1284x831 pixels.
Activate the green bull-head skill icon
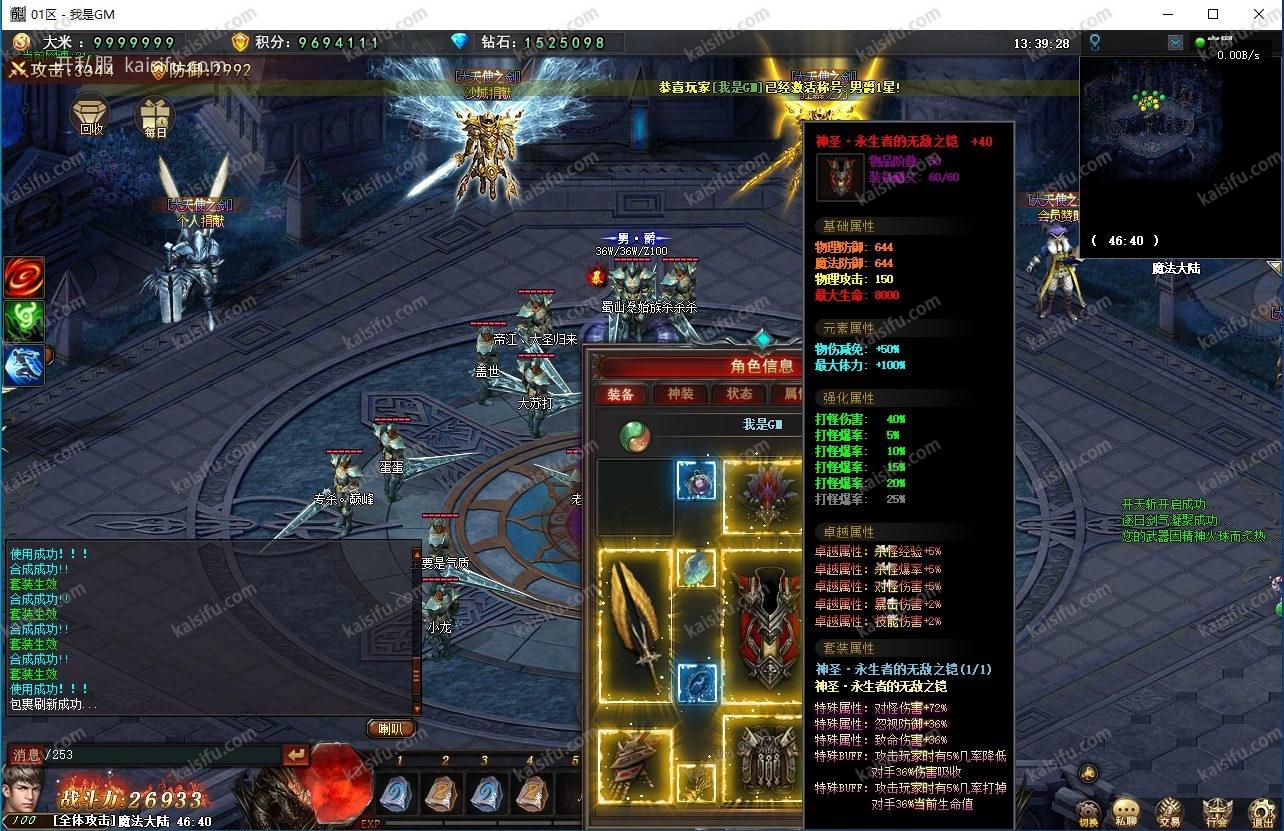coord(24,321)
